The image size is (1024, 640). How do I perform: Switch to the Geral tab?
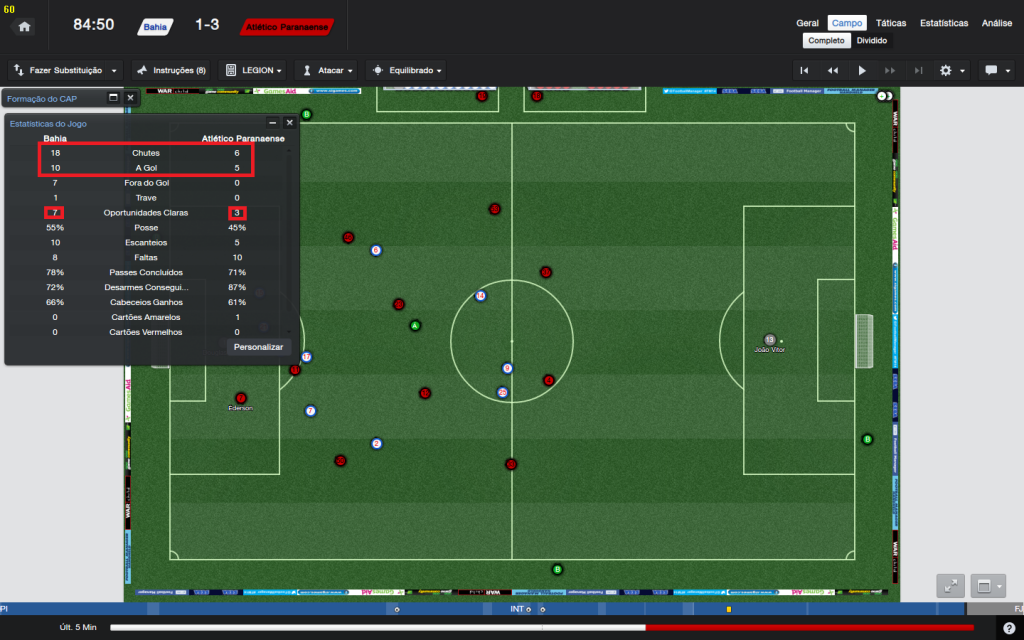(807, 22)
